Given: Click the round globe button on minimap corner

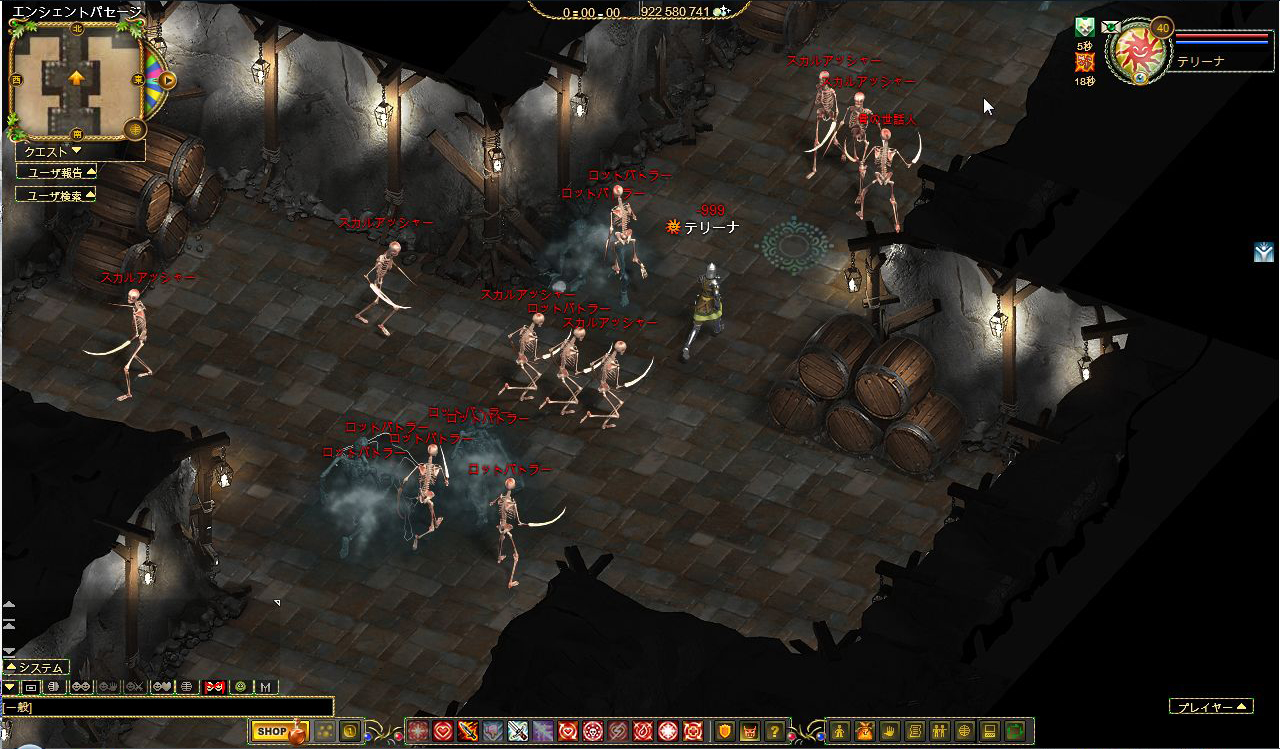Looking at the screenshot, I should pyautogui.click(x=135, y=130).
